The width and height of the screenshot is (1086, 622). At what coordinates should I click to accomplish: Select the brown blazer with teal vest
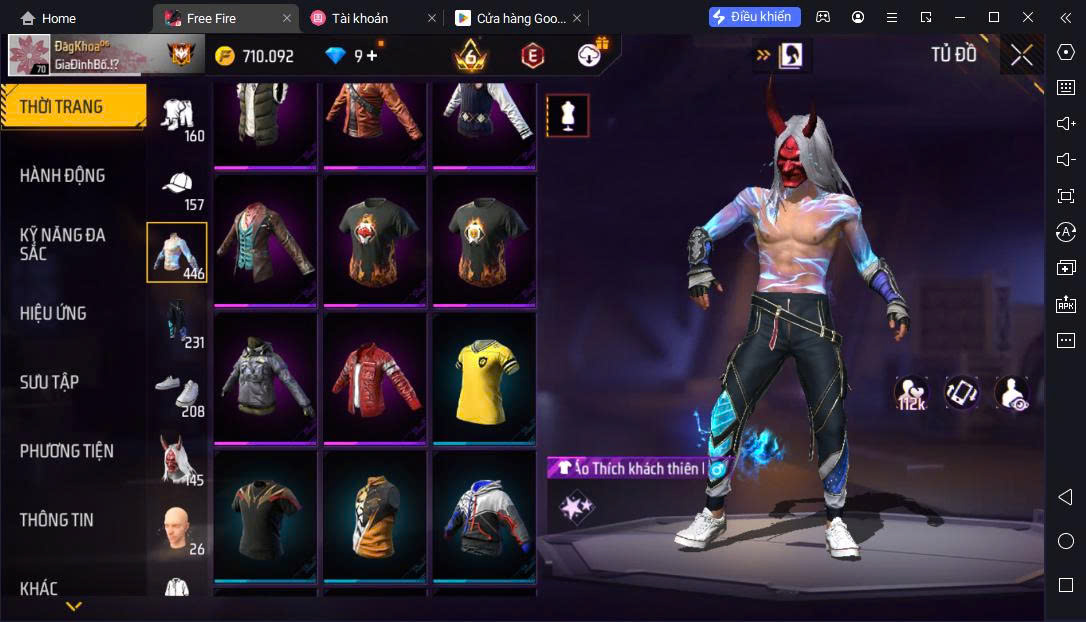tap(265, 240)
